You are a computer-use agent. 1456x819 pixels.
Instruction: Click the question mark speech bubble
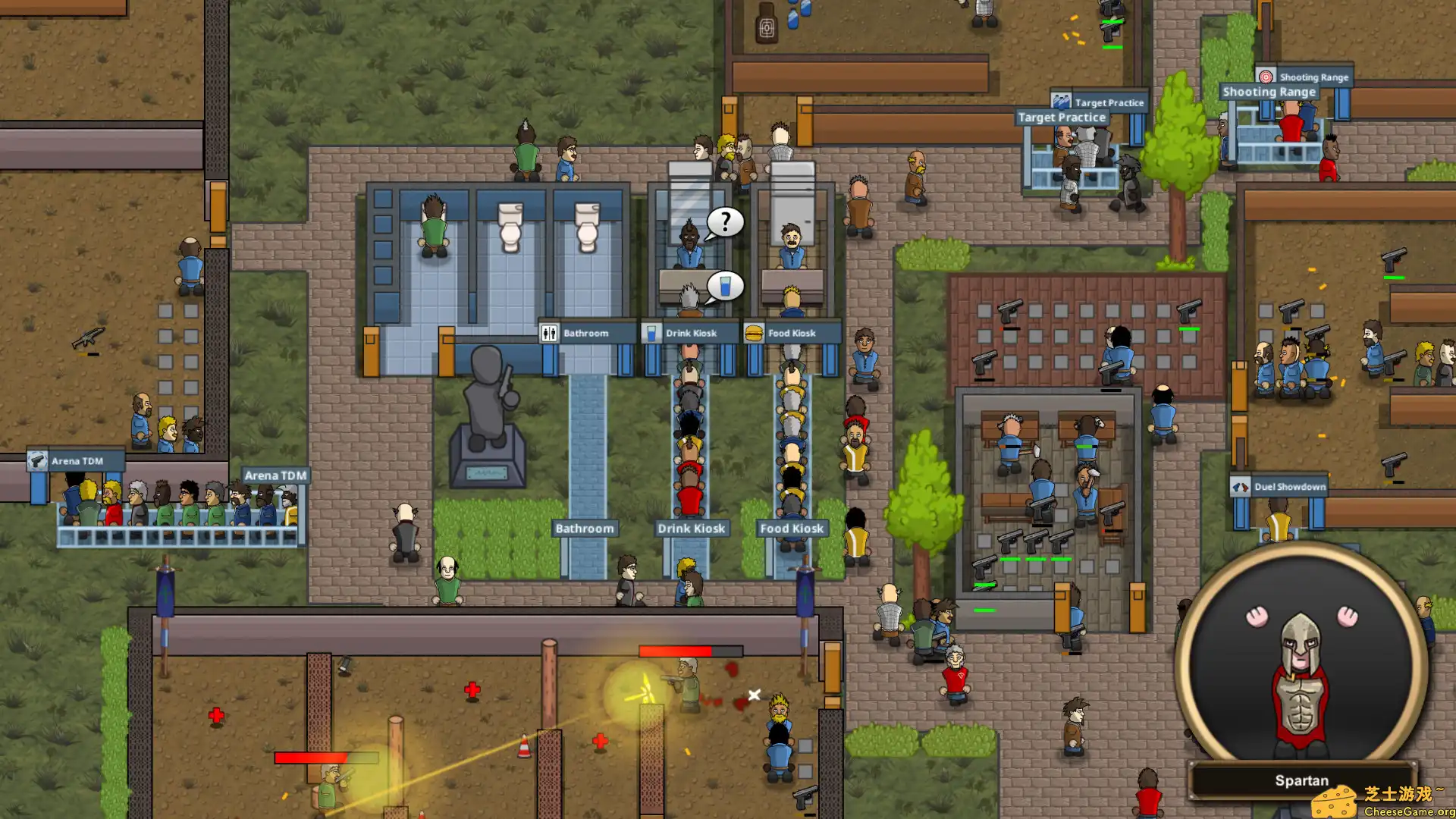[x=724, y=222]
